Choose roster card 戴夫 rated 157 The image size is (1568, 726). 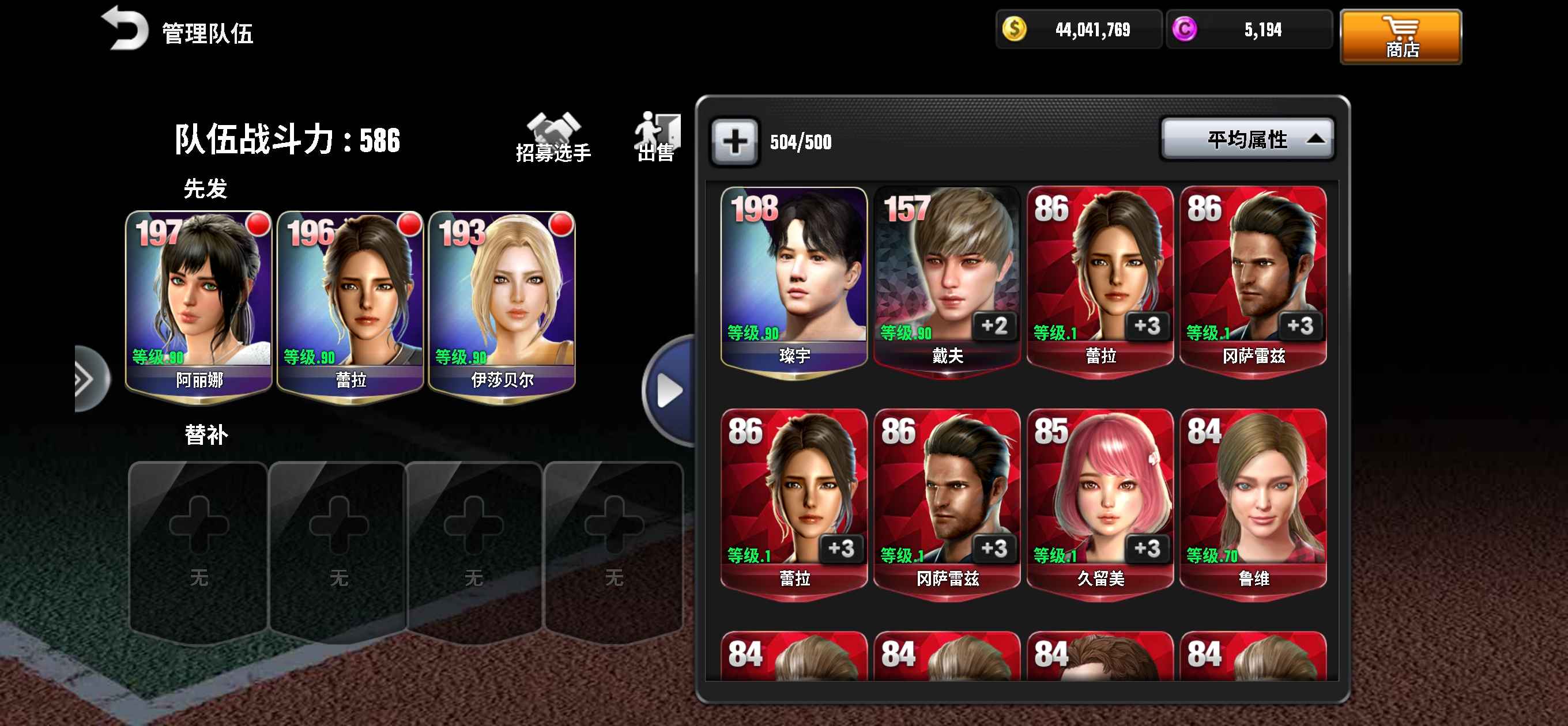[x=947, y=280]
